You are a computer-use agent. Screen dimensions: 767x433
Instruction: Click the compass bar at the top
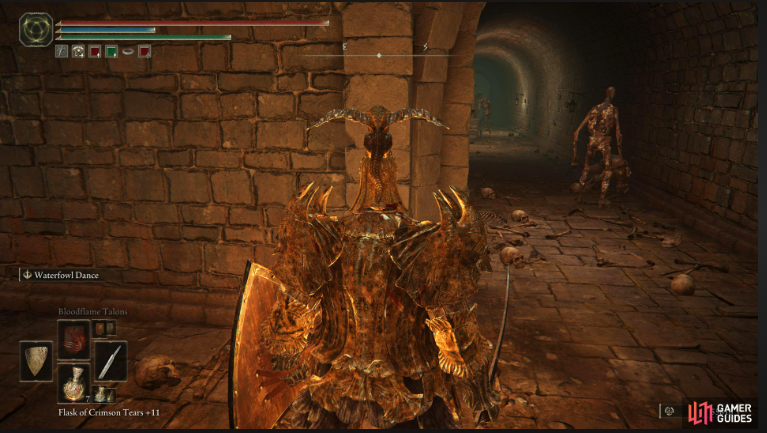[378, 54]
